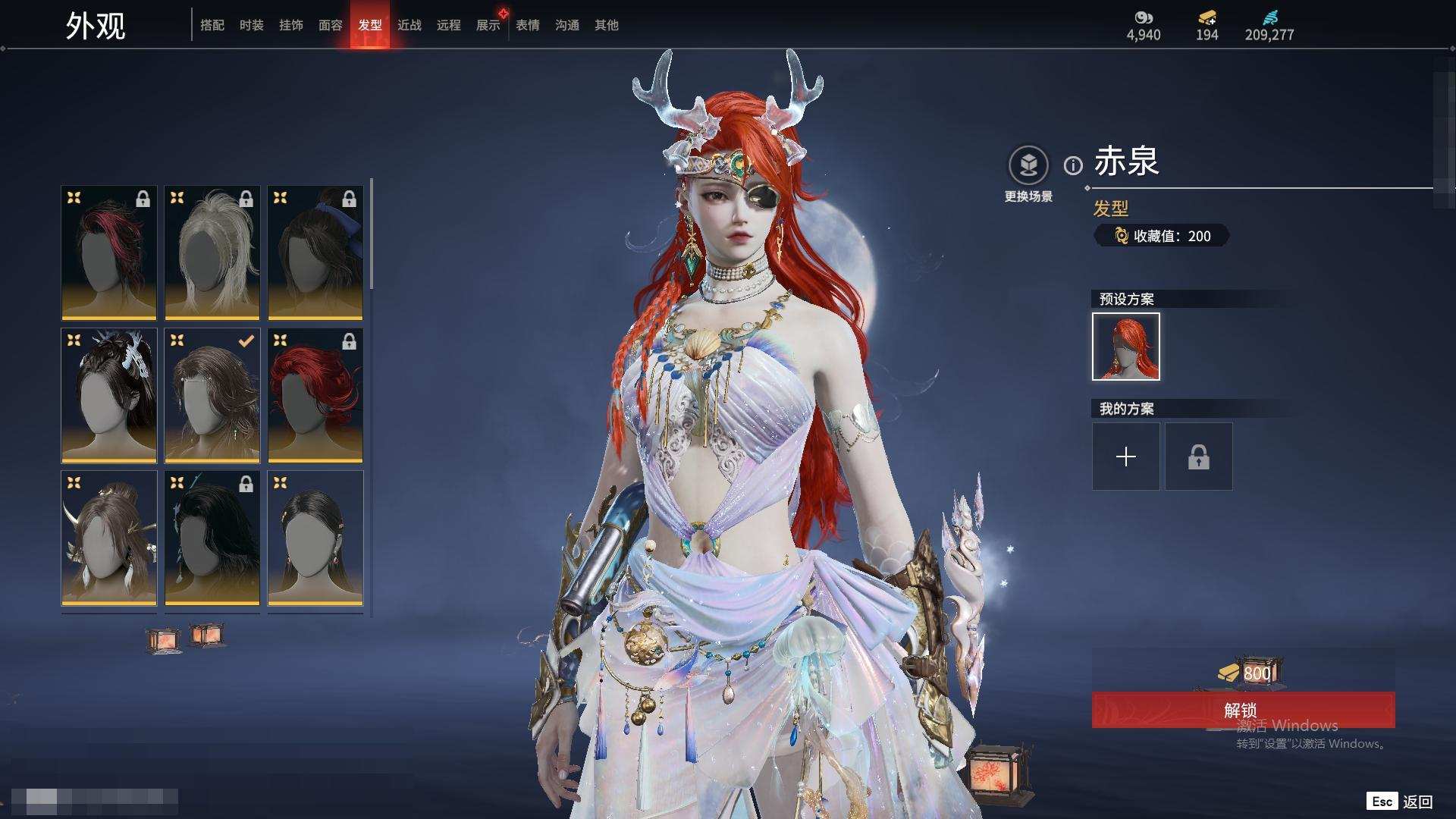Open the 时装 tab
1456x819 pixels.
(x=252, y=25)
